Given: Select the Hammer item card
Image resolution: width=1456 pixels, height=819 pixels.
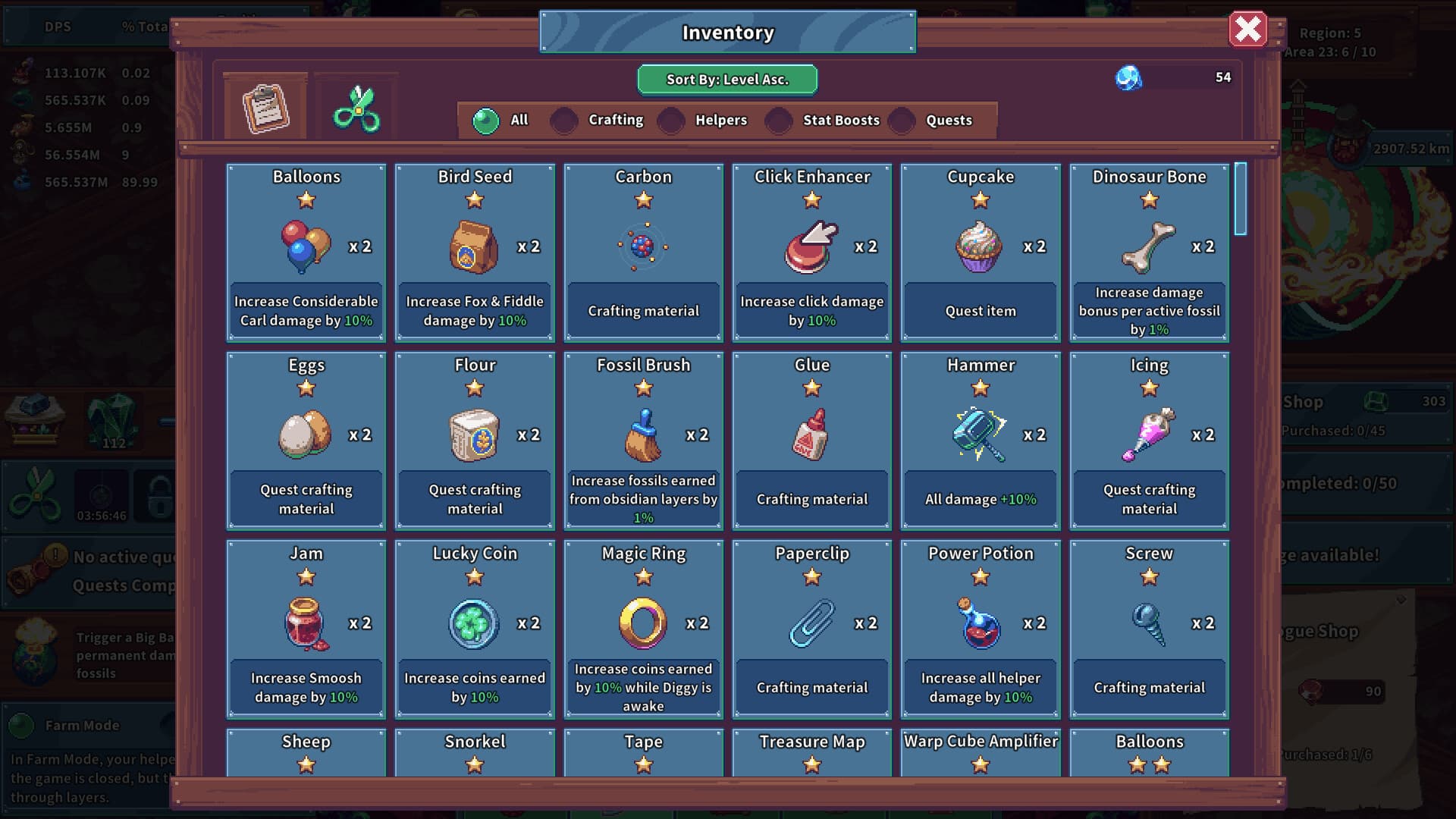Looking at the screenshot, I should (x=979, y=440).
